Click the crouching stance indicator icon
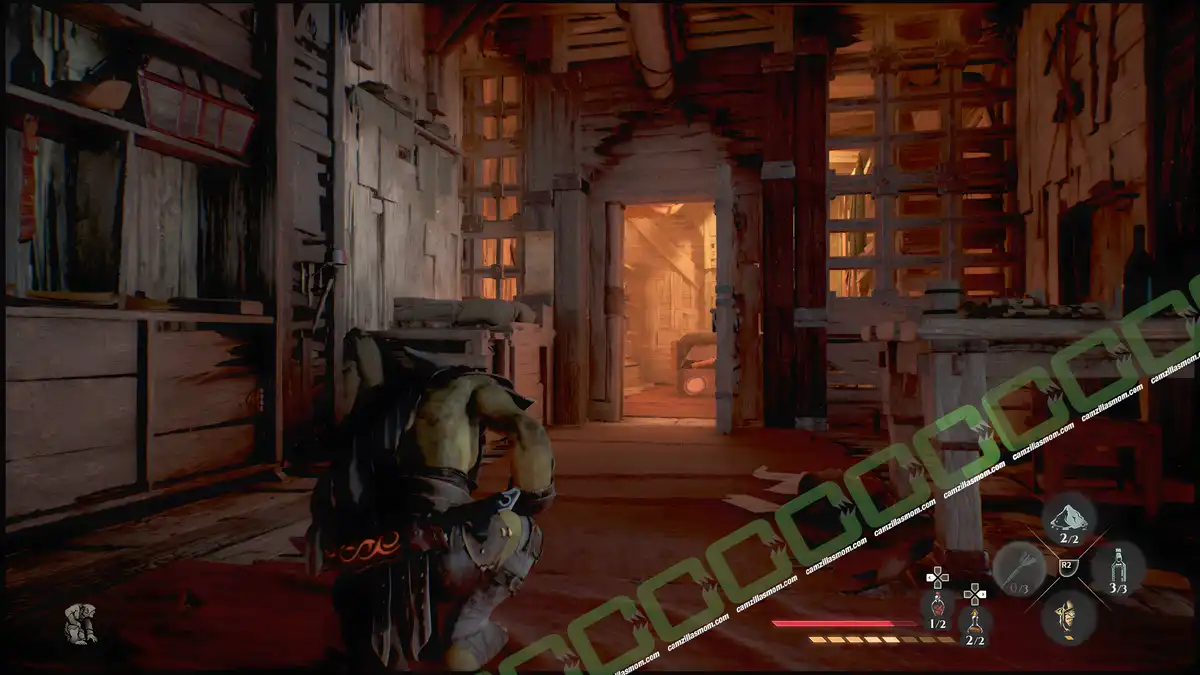 click(x=80, y=622)
